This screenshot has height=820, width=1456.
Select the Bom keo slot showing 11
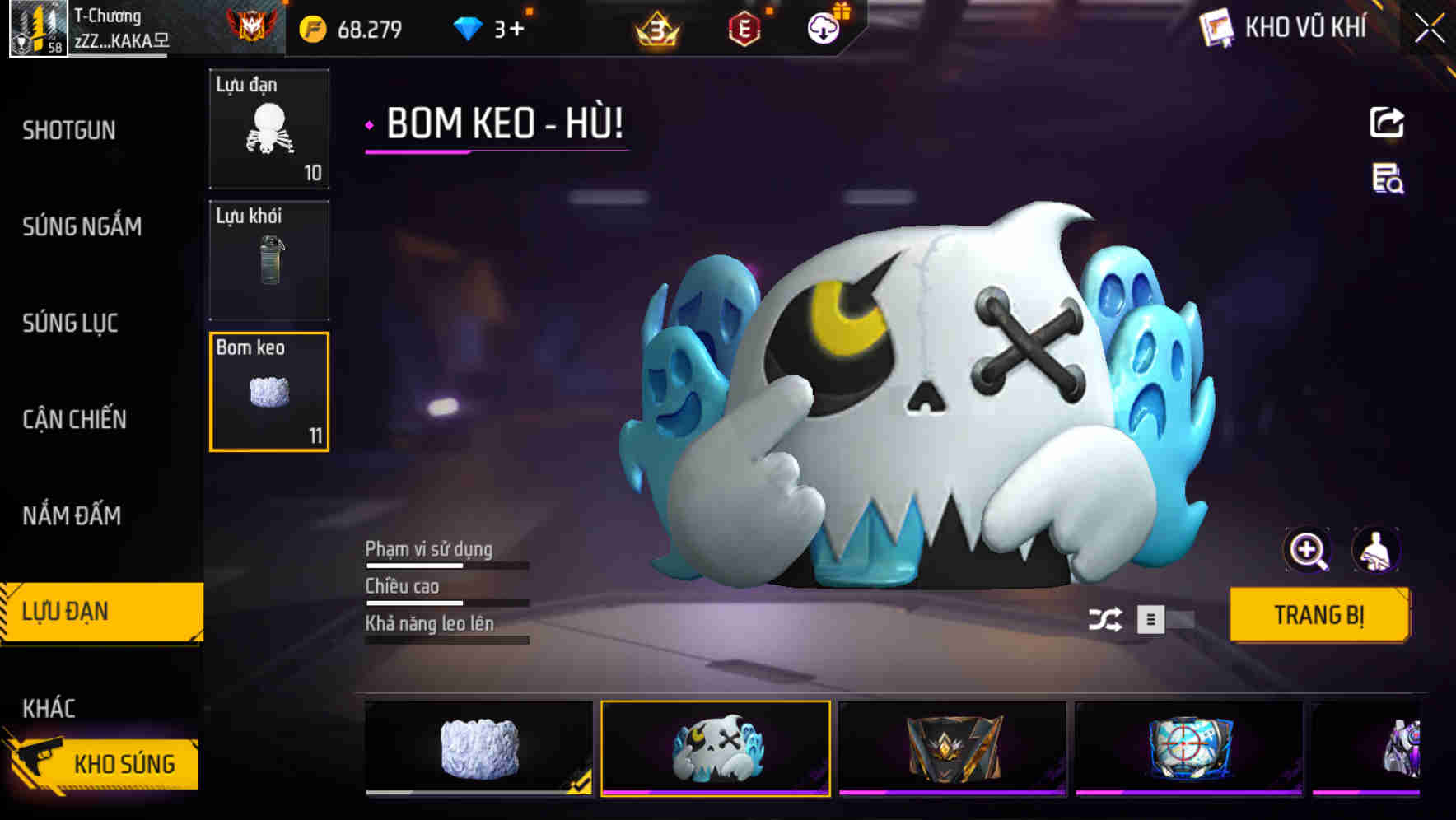tap(268, 391)
